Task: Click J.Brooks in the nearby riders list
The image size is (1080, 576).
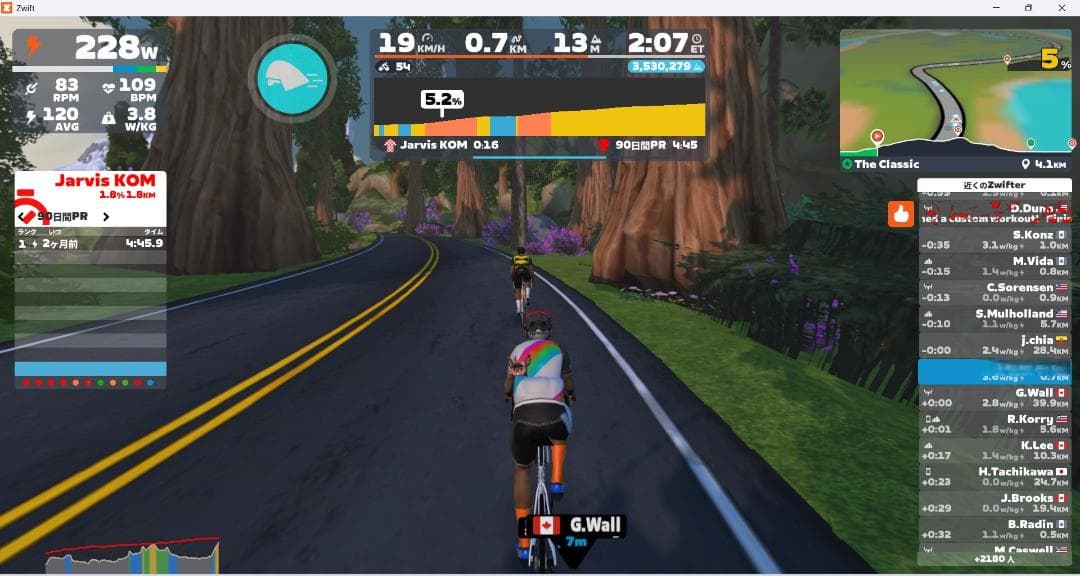Action: coord(994,503)
